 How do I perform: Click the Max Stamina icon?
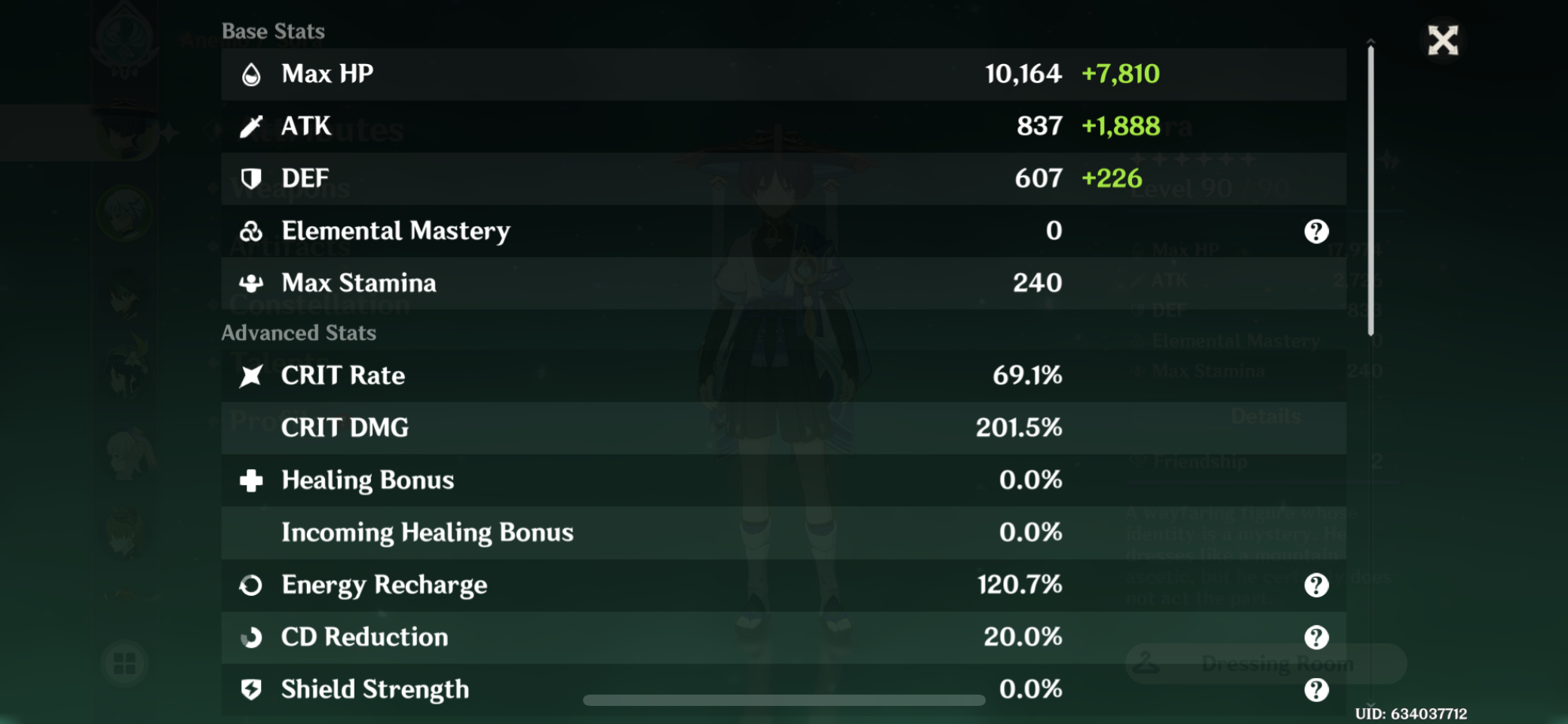click(252, 283)
